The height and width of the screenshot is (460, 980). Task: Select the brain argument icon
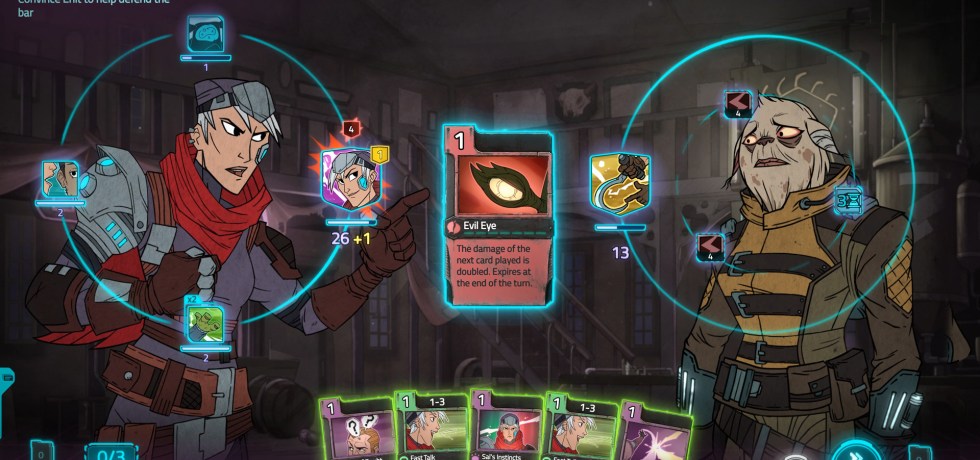tap(205, 35)
